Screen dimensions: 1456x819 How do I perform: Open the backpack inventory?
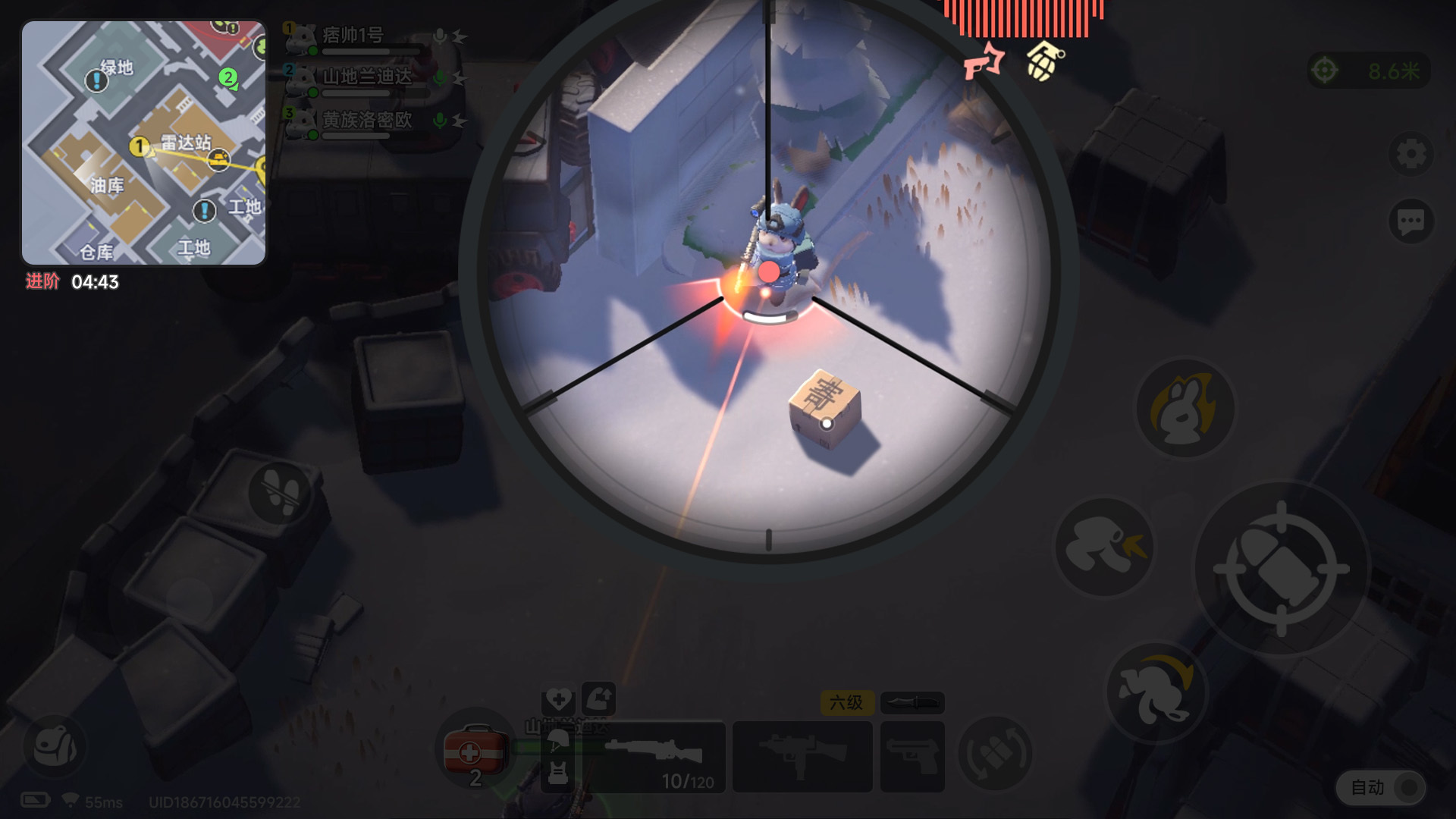(55, 746)
